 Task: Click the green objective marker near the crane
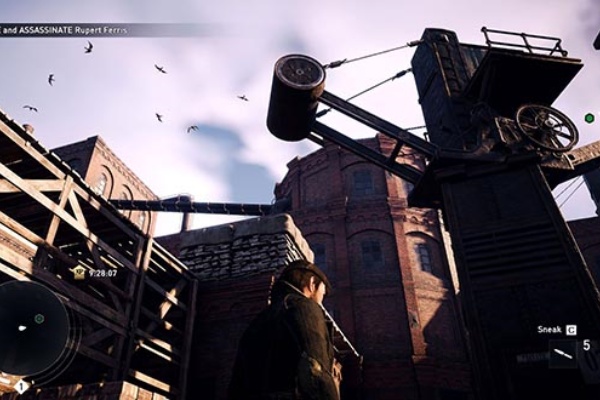[x=589, y=118]
